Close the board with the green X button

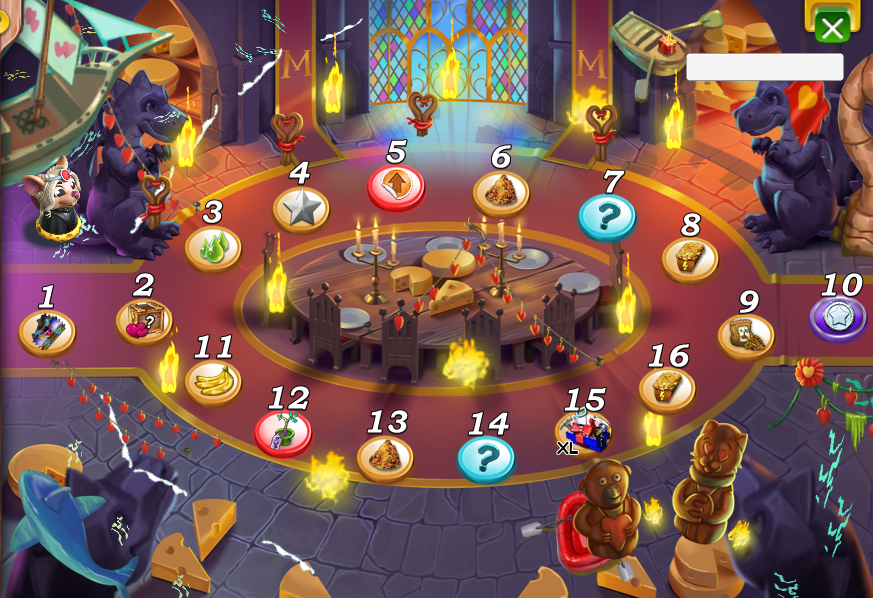[831, 25]
